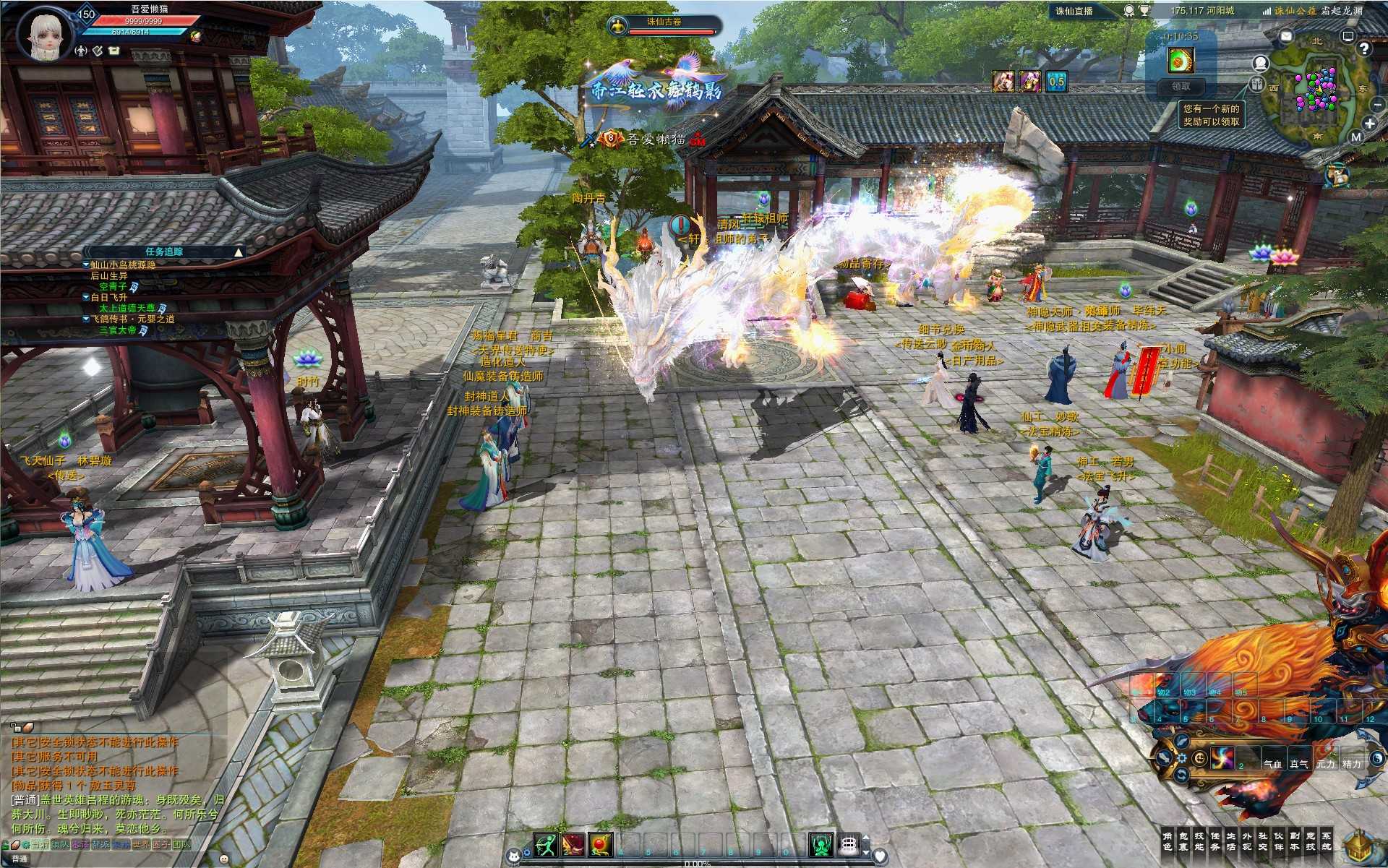Use the red orb hotbar item

coord(601,844)
